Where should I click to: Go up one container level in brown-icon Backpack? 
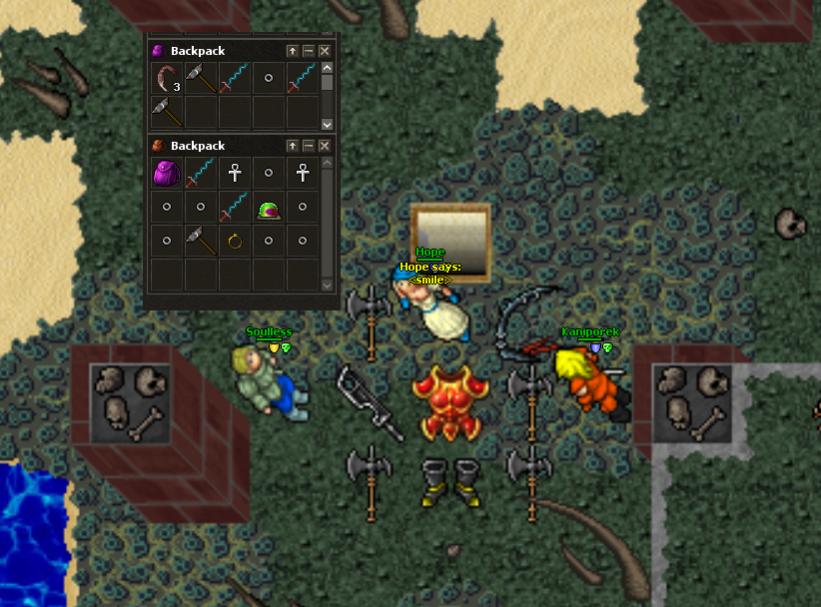coord(292,146)
